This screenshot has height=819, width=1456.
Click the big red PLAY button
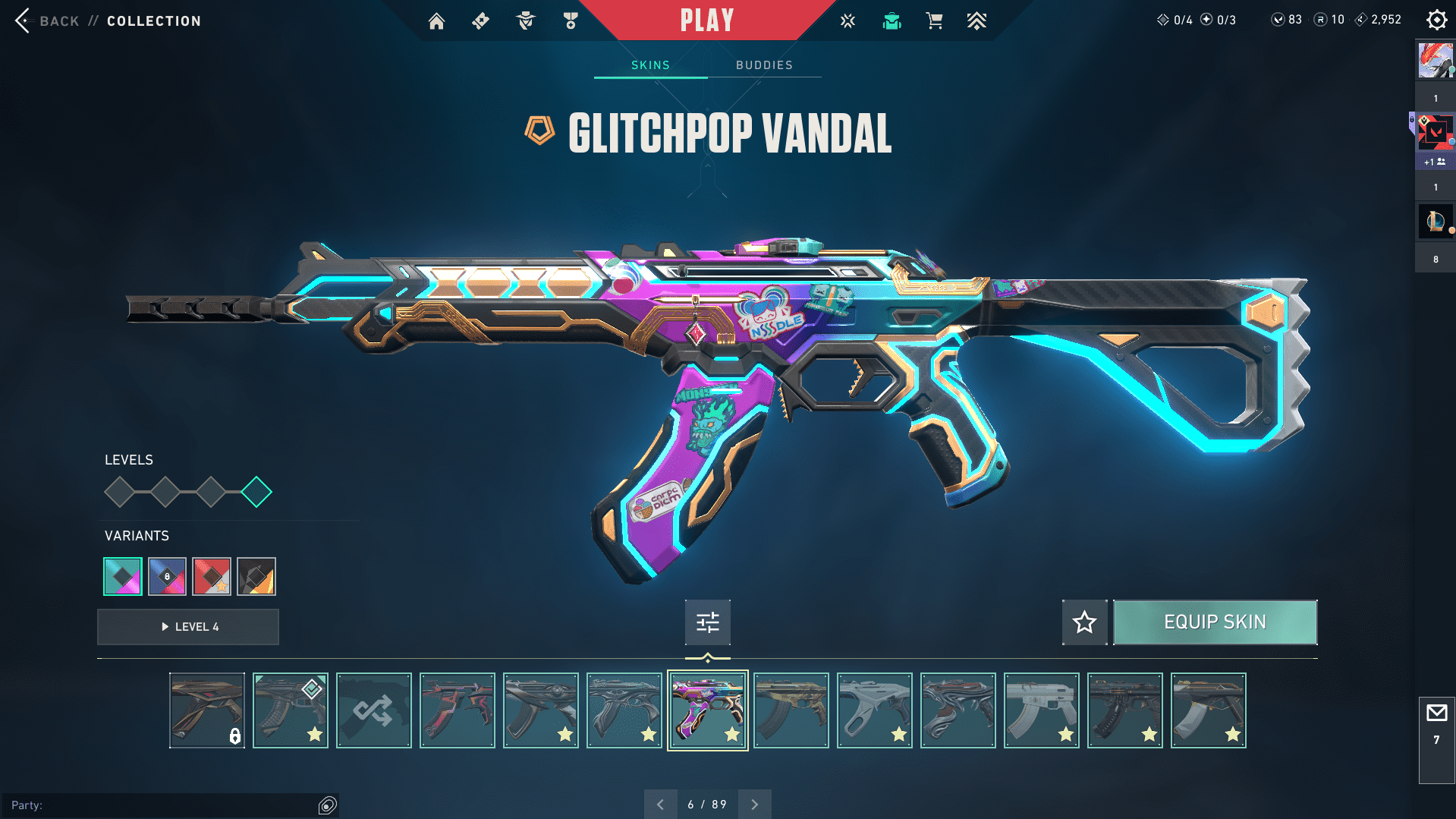click(706, 20)
